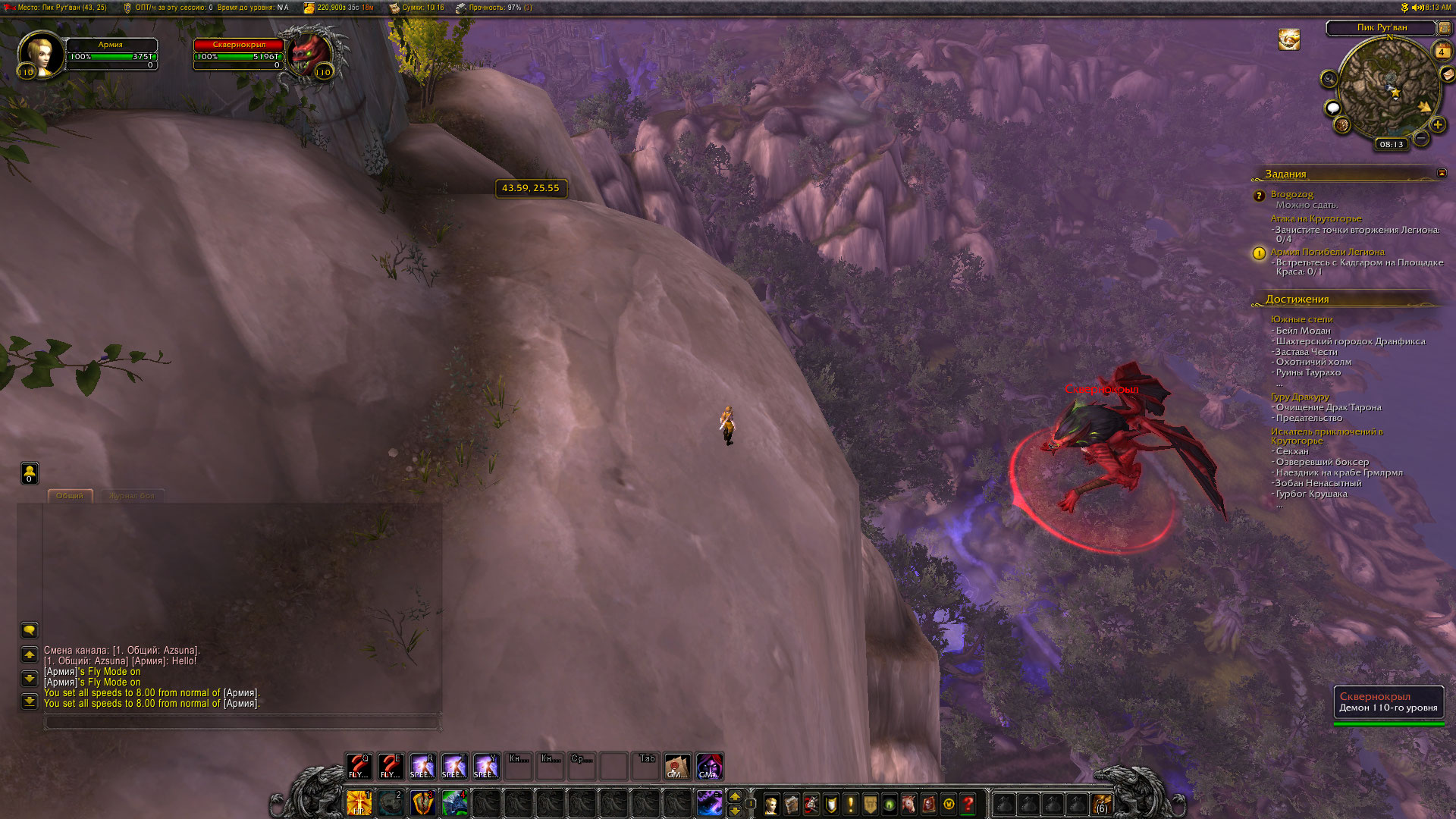This screenshot has height=819, width=1456.
Task: Open the backpack bag slot
Action: 1101,804
